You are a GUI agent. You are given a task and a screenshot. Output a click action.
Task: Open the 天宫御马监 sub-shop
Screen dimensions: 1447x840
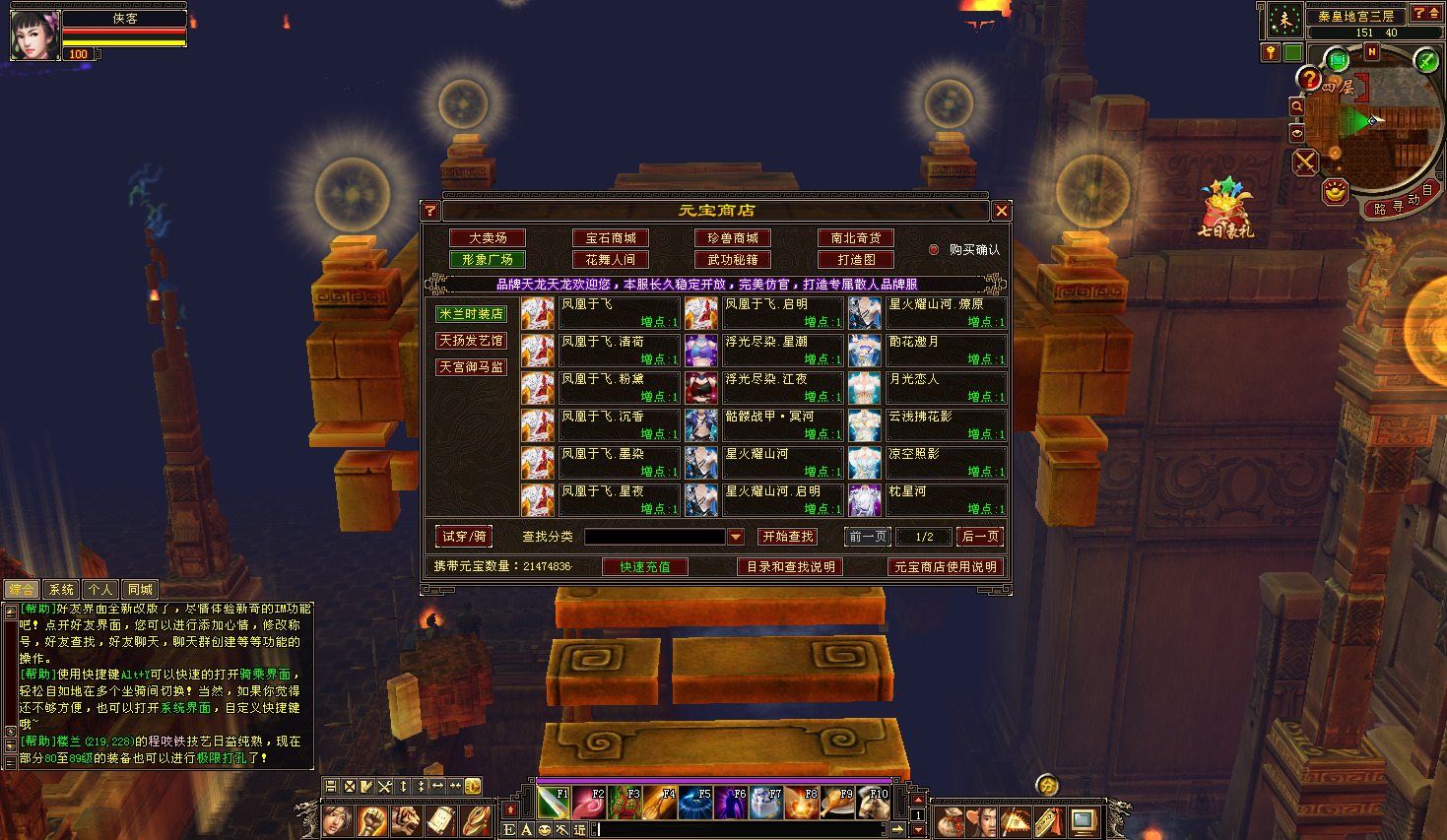472,367
